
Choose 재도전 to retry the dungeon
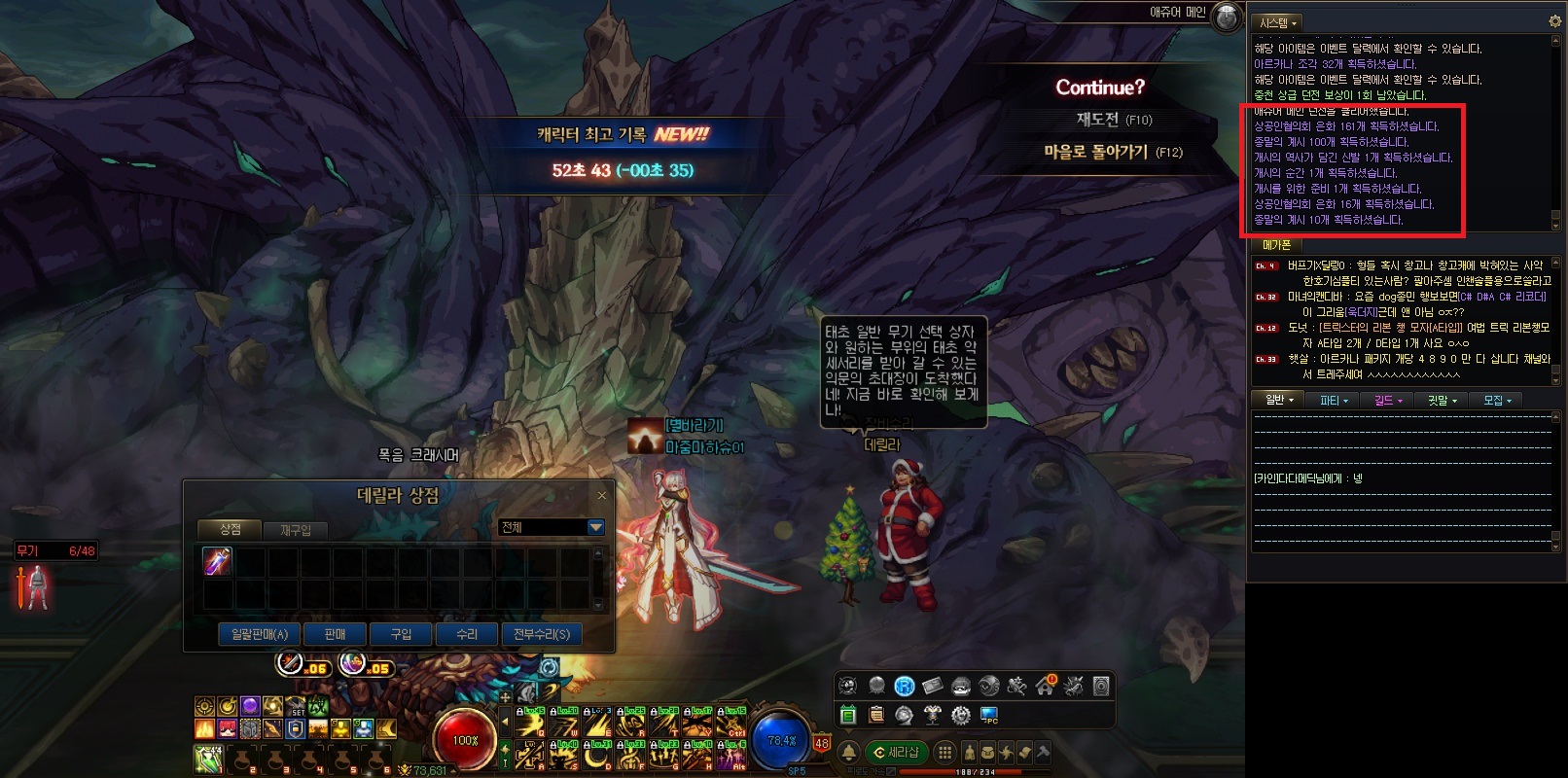[x=1113, y=120]
